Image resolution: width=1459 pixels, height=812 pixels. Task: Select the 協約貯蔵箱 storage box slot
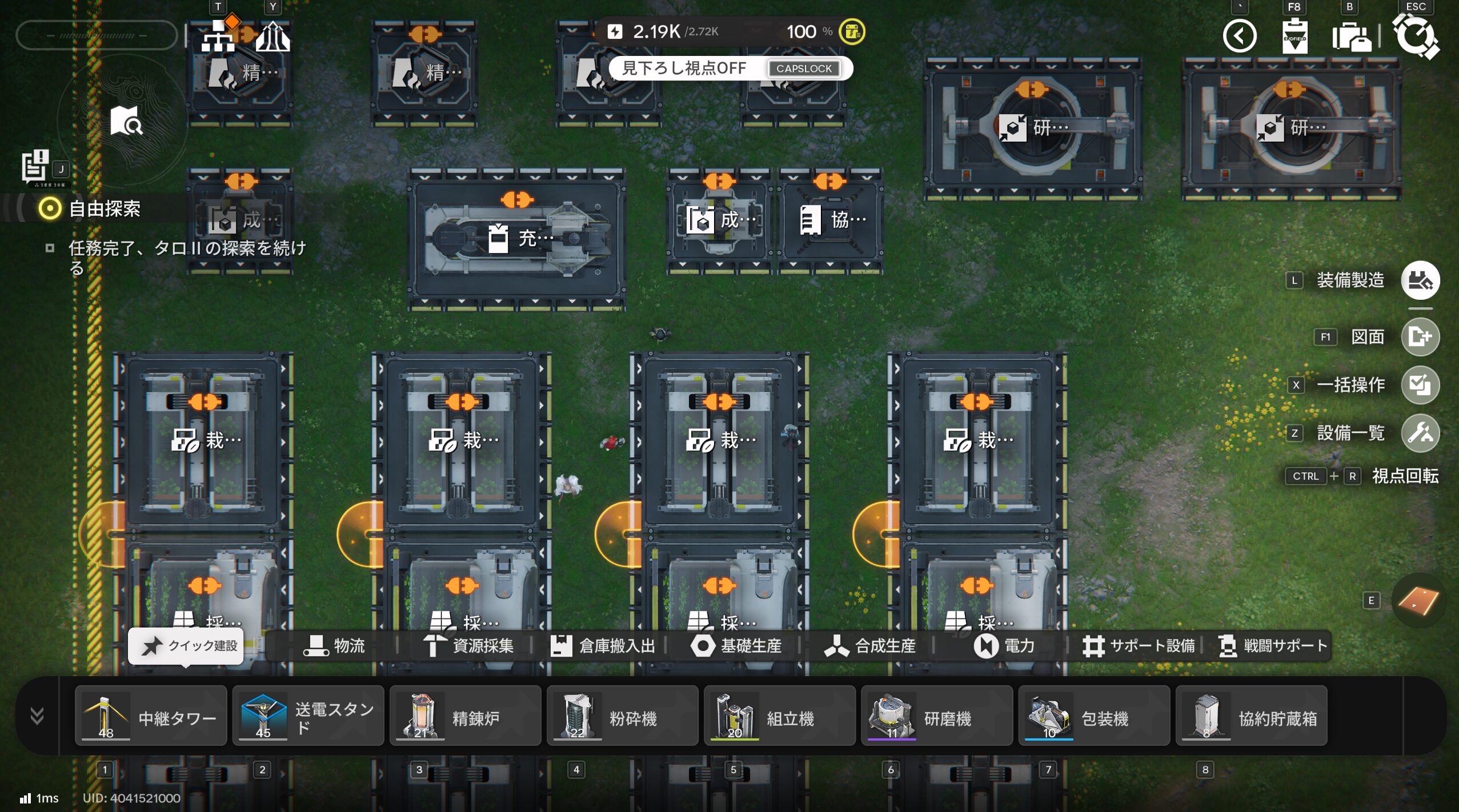click(x=1251, y=716)
